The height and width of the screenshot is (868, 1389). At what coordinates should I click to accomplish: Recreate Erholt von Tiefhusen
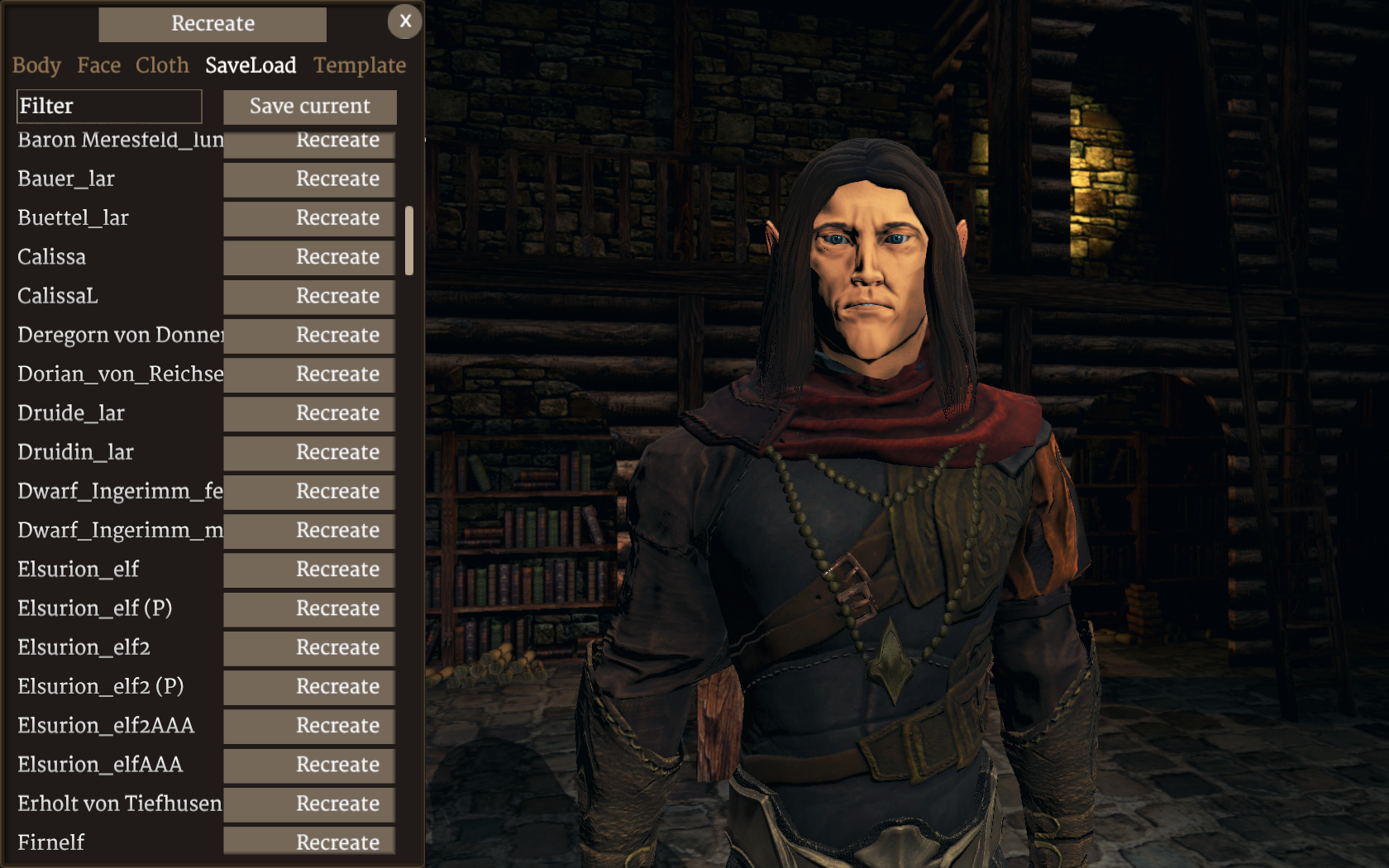point(309,804)
